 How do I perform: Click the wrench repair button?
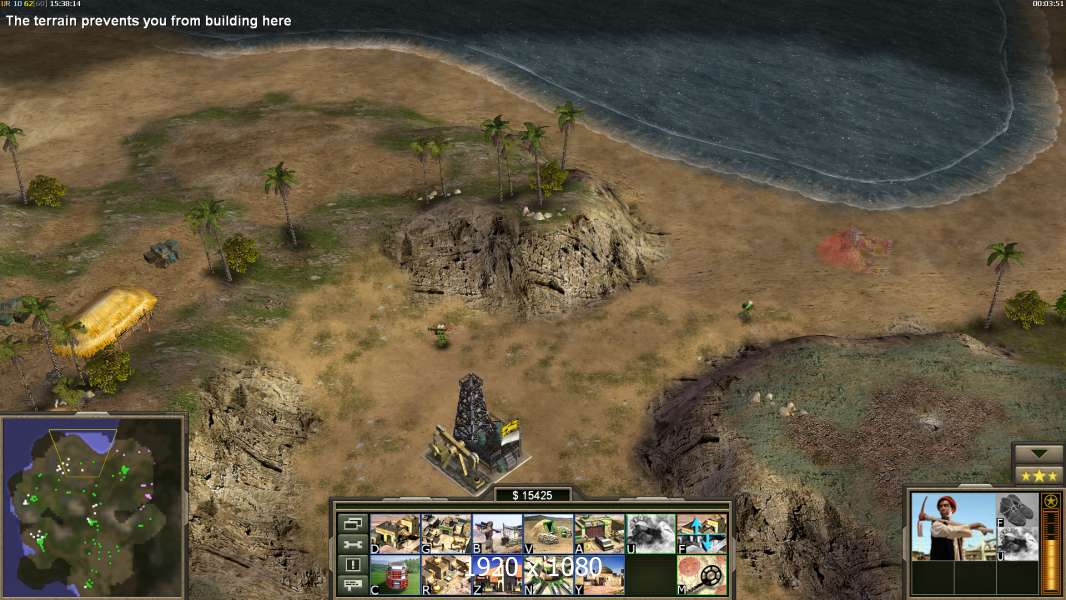[352, 545]
